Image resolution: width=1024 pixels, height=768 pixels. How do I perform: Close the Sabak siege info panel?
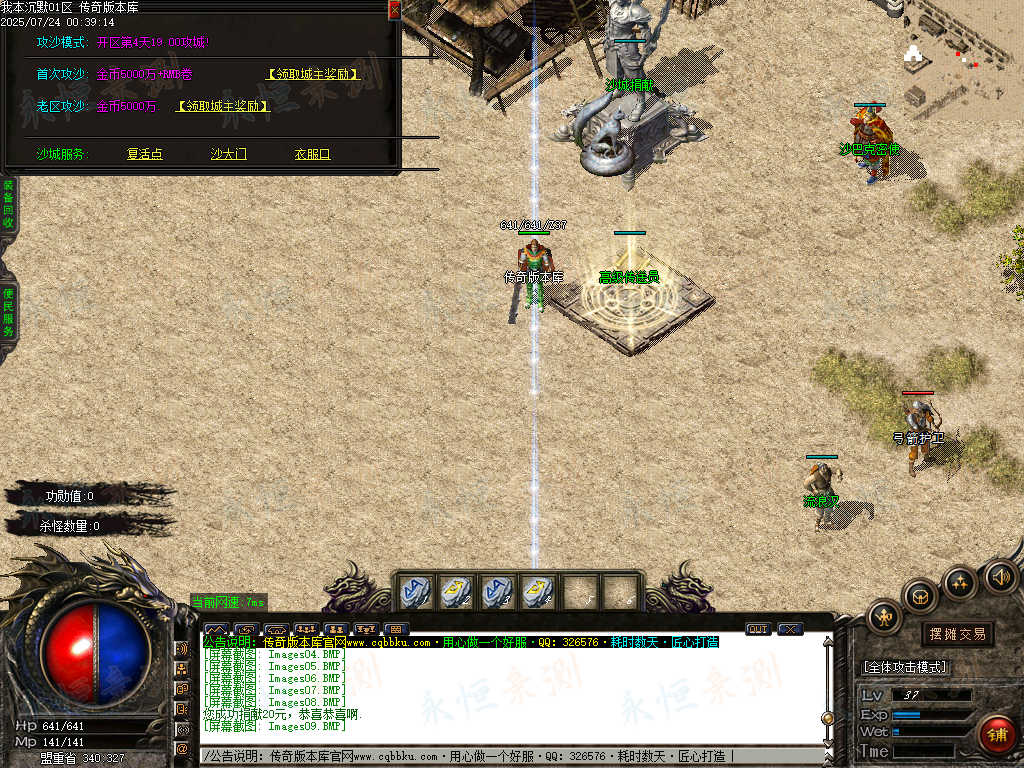(394, 10)
